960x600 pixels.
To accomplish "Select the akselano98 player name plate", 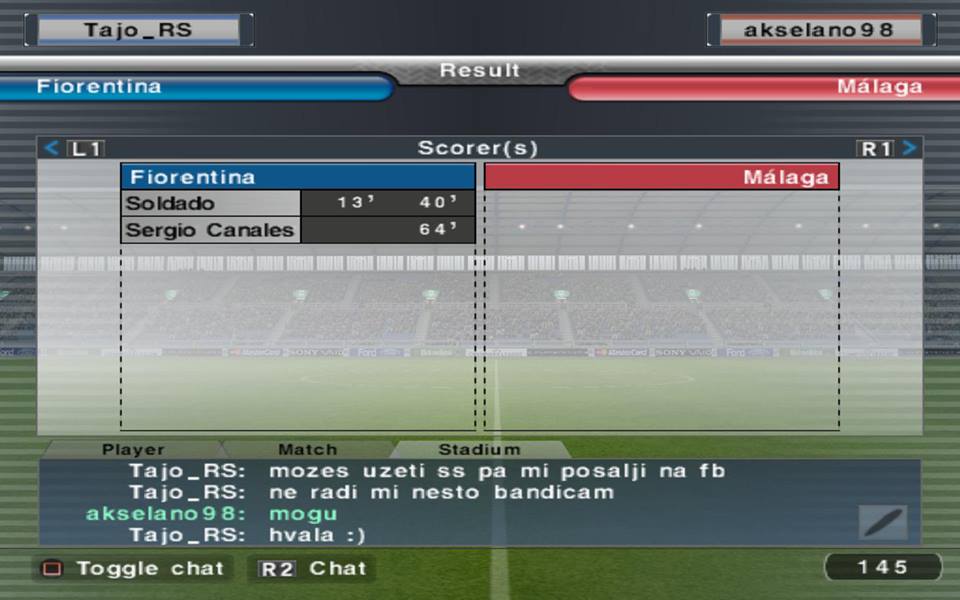I will tap(820, 30).
